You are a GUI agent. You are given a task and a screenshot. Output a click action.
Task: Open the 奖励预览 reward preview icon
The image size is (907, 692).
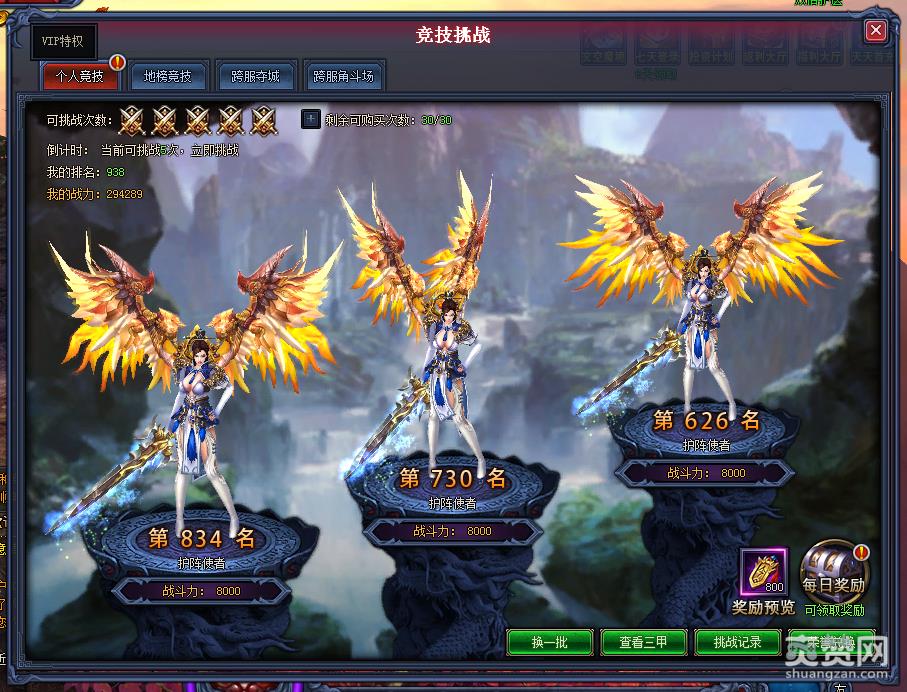(765, 574)
